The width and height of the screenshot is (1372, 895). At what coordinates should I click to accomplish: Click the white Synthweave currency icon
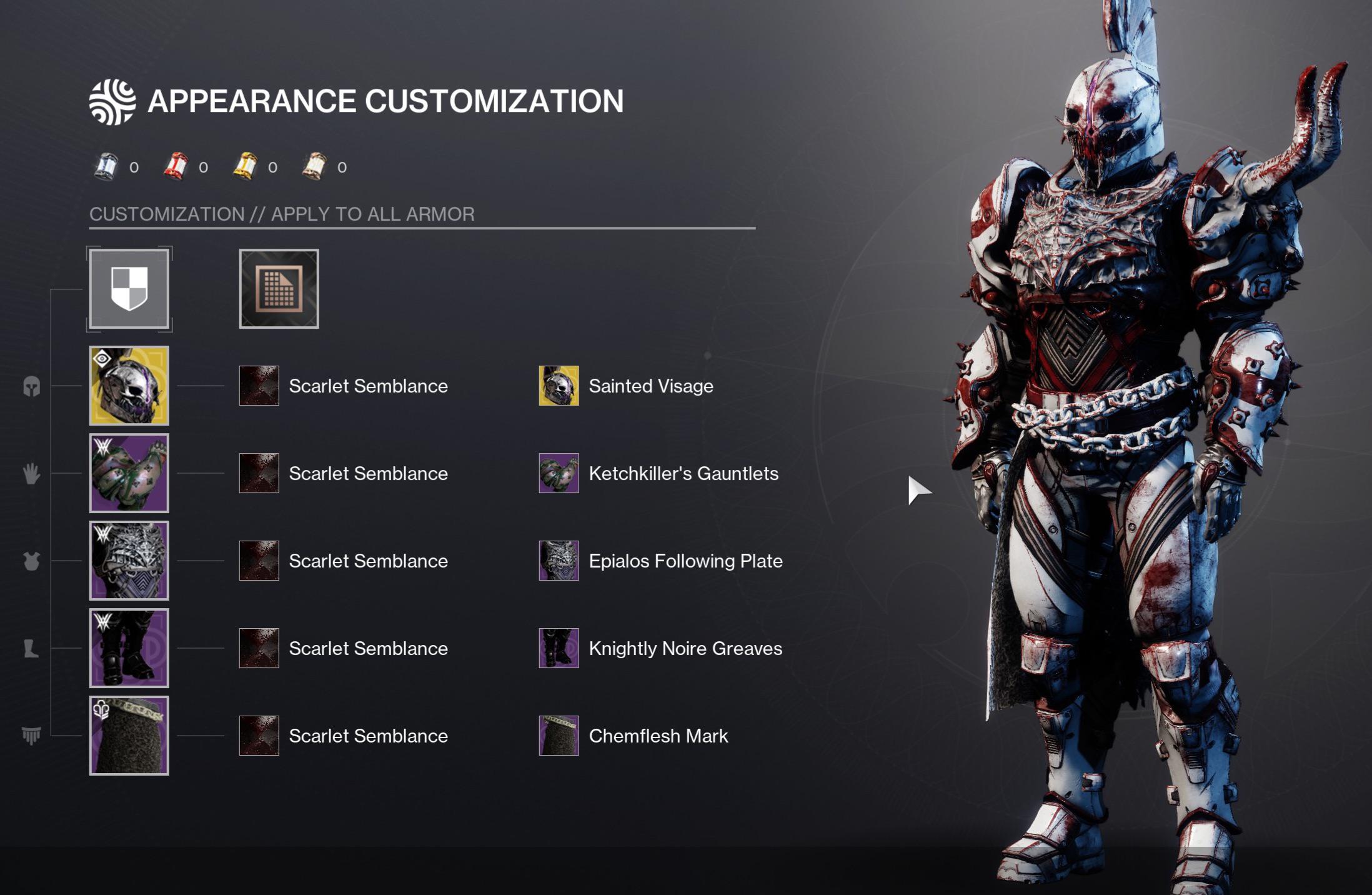[x=107, y=166]
